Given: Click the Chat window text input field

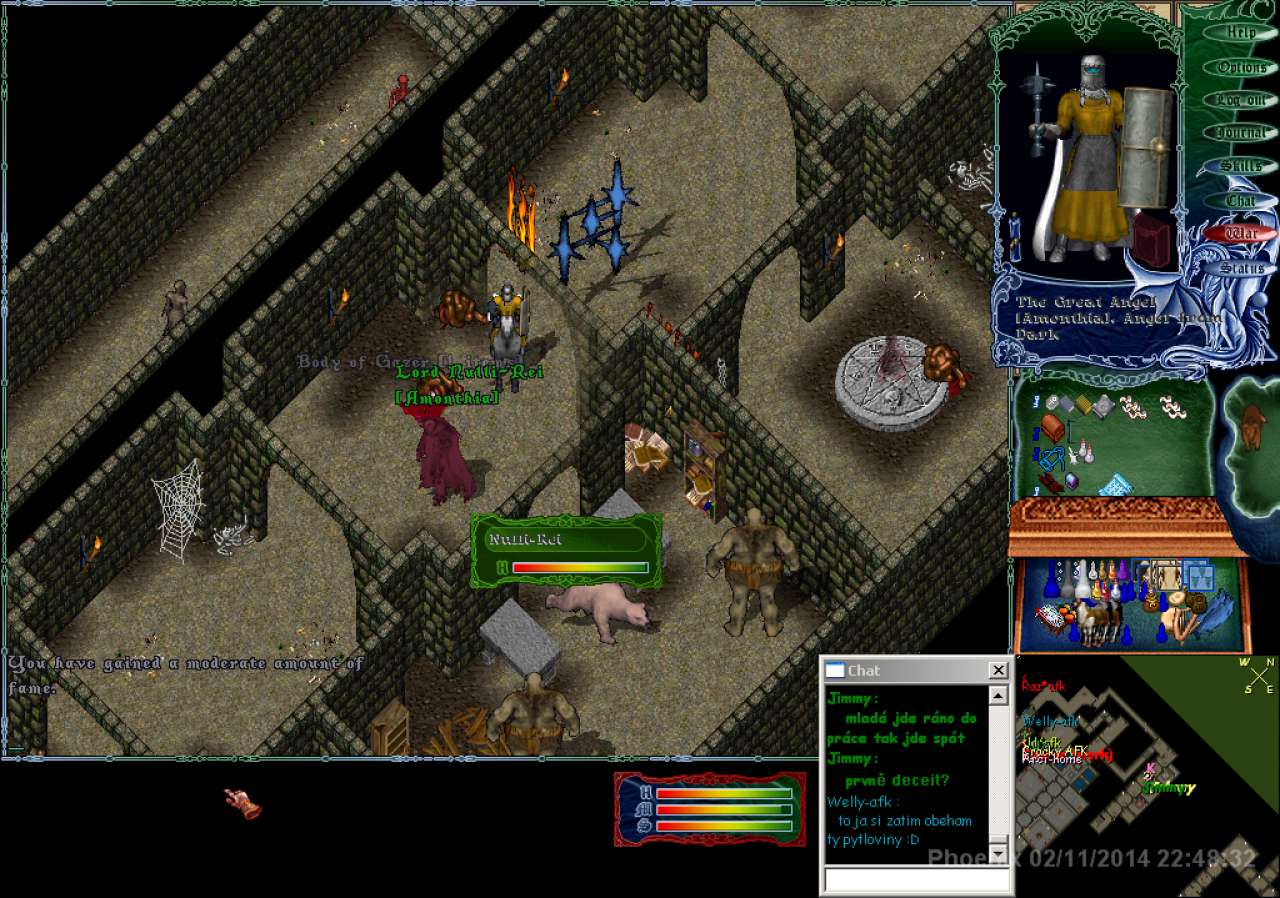Looking at the screenshot, I should (916, 880).
